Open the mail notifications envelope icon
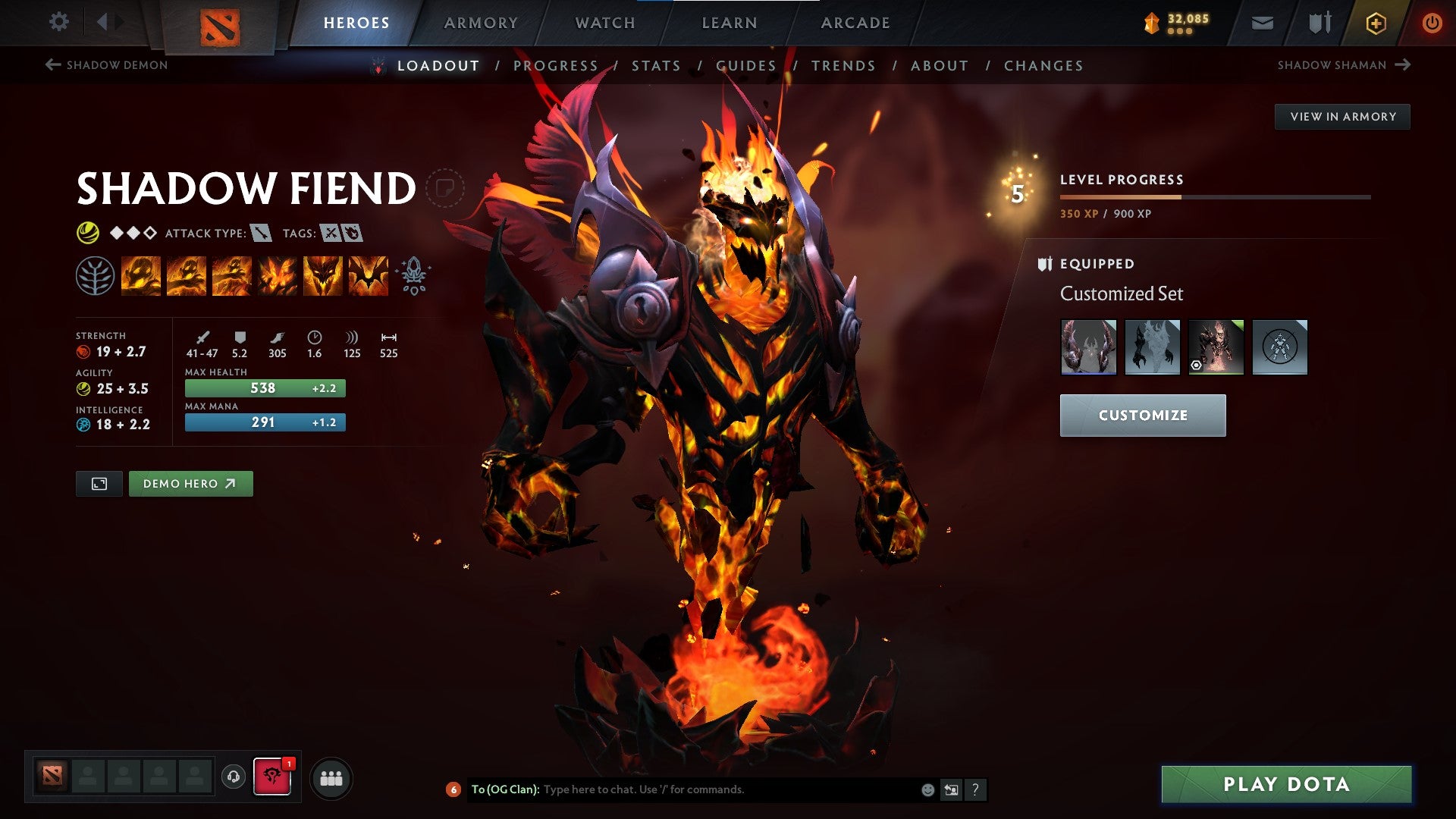This screenshot has height=819, width=1456. coord(1263,23)
